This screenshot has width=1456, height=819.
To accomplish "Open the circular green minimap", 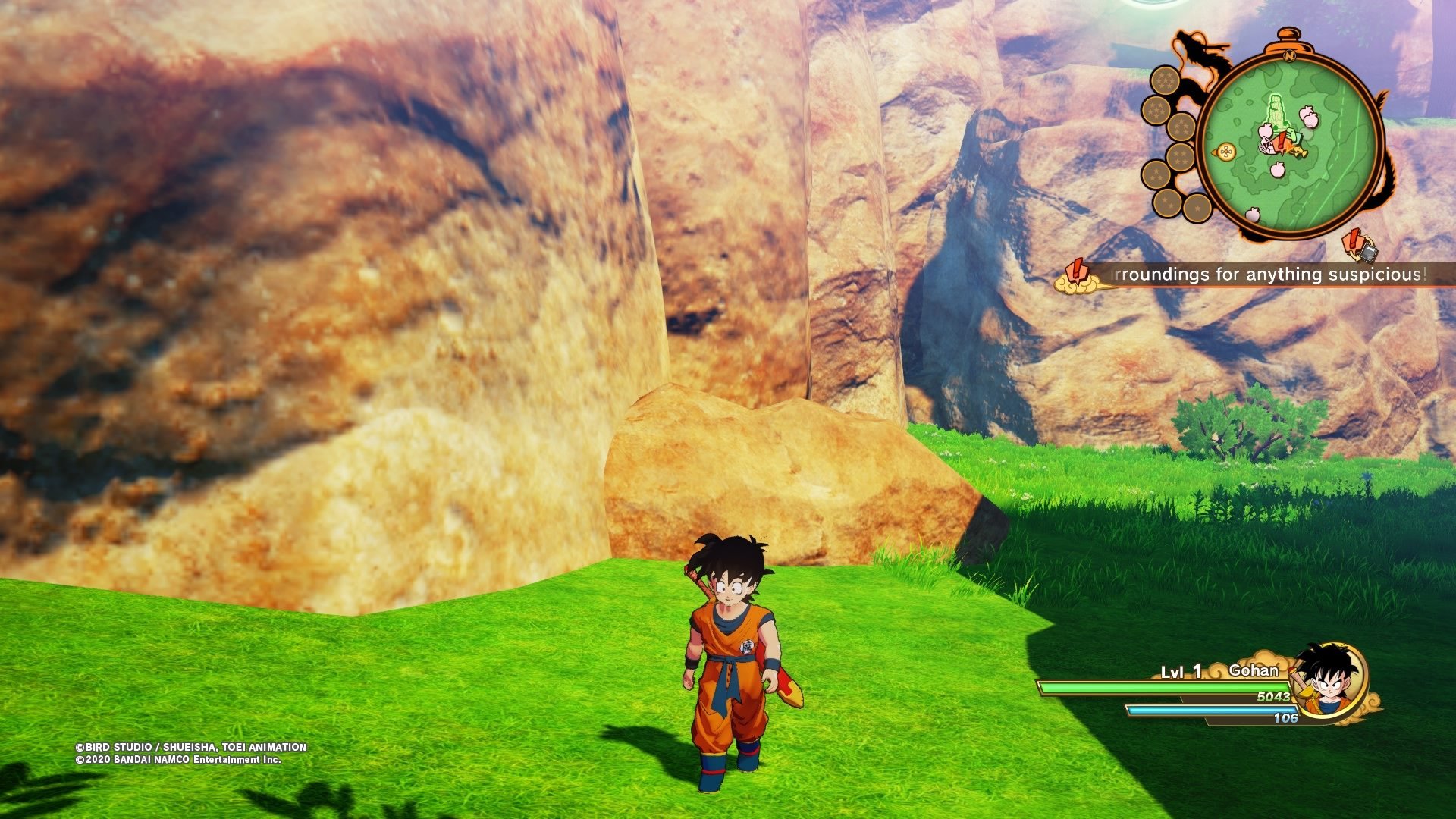I will (x=1291, y=144).
